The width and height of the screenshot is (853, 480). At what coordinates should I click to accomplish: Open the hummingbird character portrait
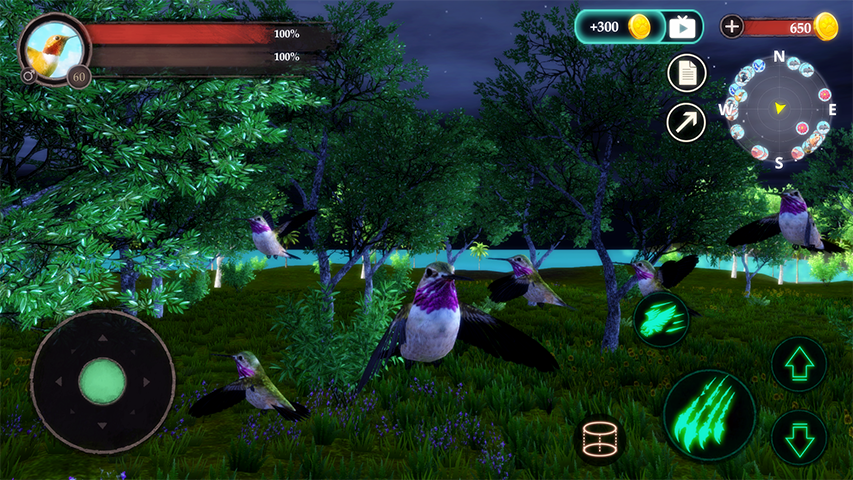pos(52,47)
